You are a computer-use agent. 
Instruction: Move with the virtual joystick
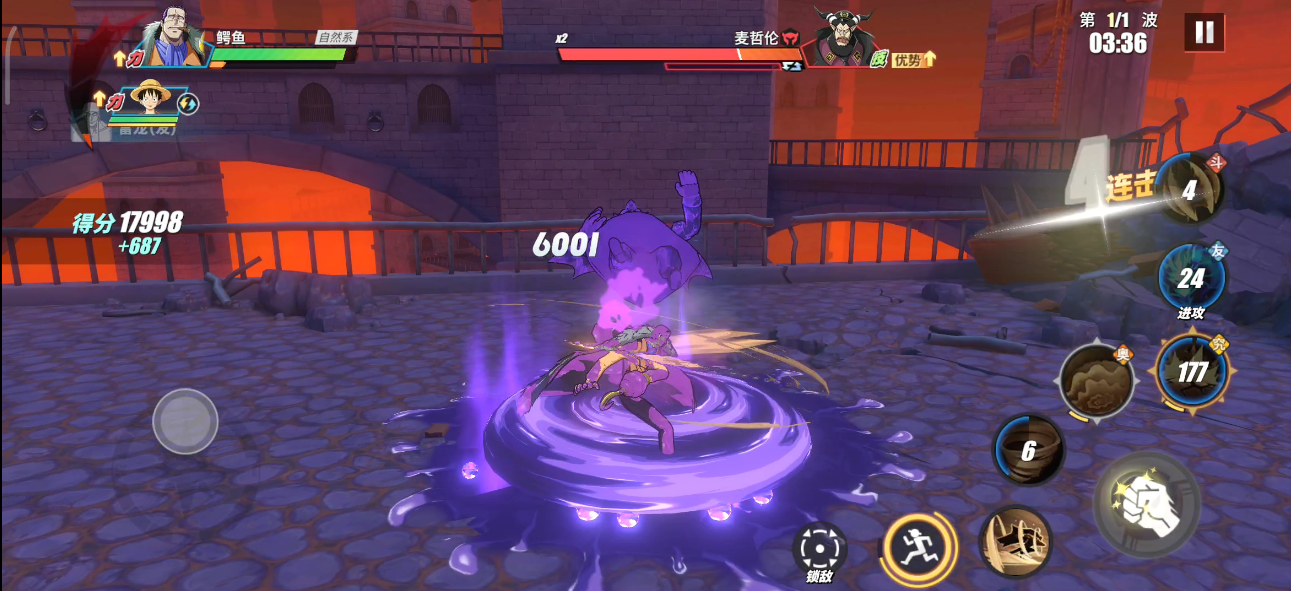click(185, 421)
